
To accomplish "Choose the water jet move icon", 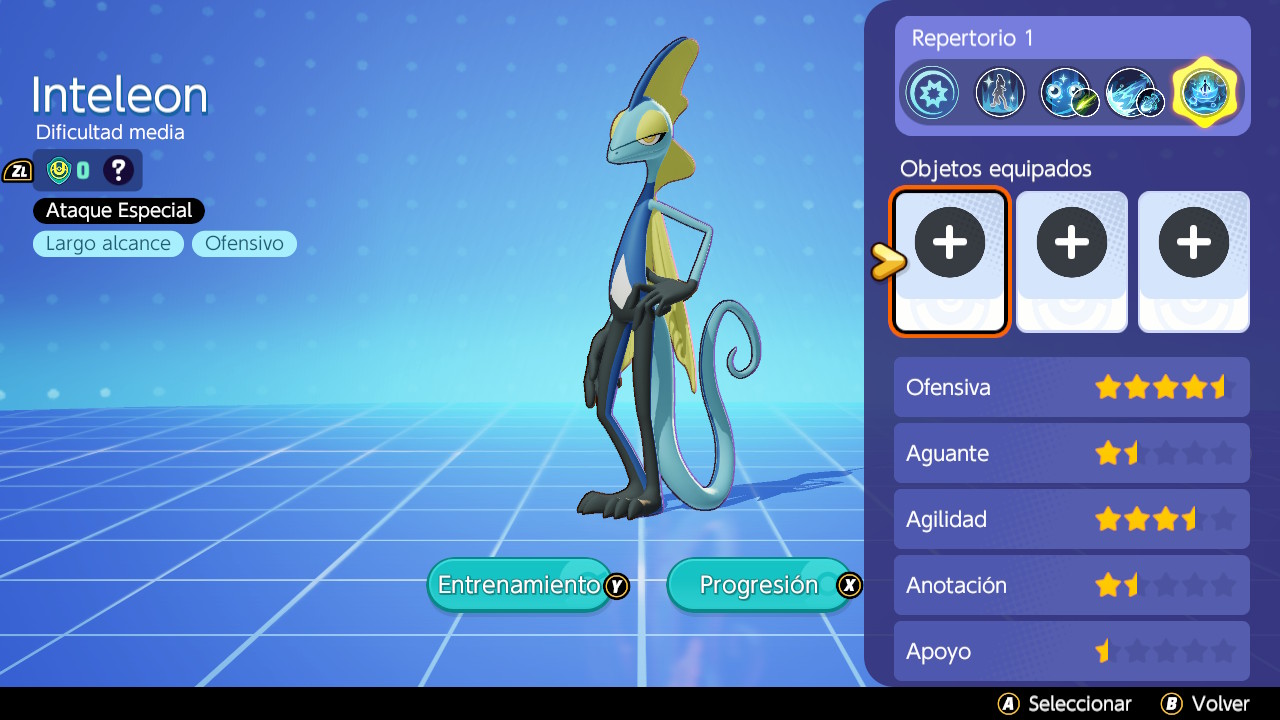I will (x=1135, y=93).
